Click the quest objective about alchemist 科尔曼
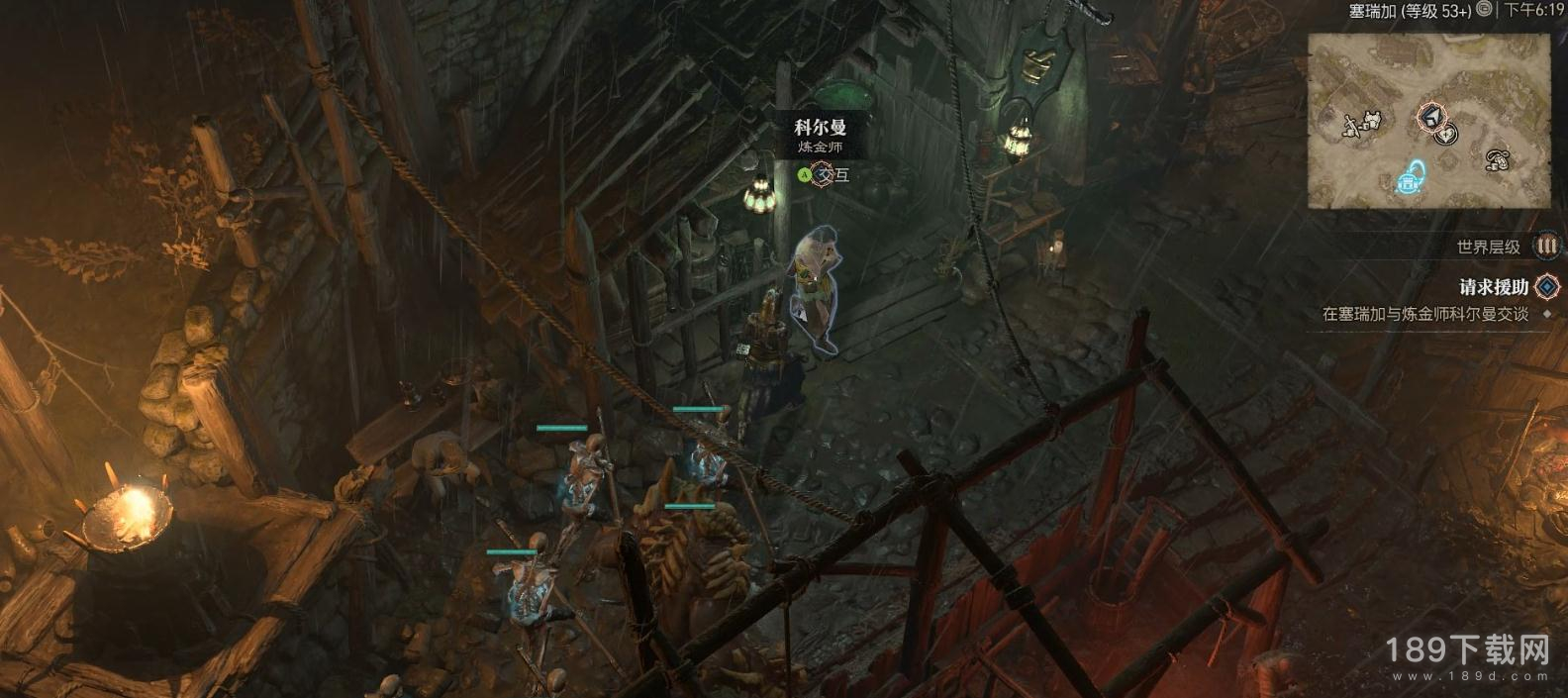Image resolution: width=1568 pixels, height=698 pixels. click(x=1424, y=314)
